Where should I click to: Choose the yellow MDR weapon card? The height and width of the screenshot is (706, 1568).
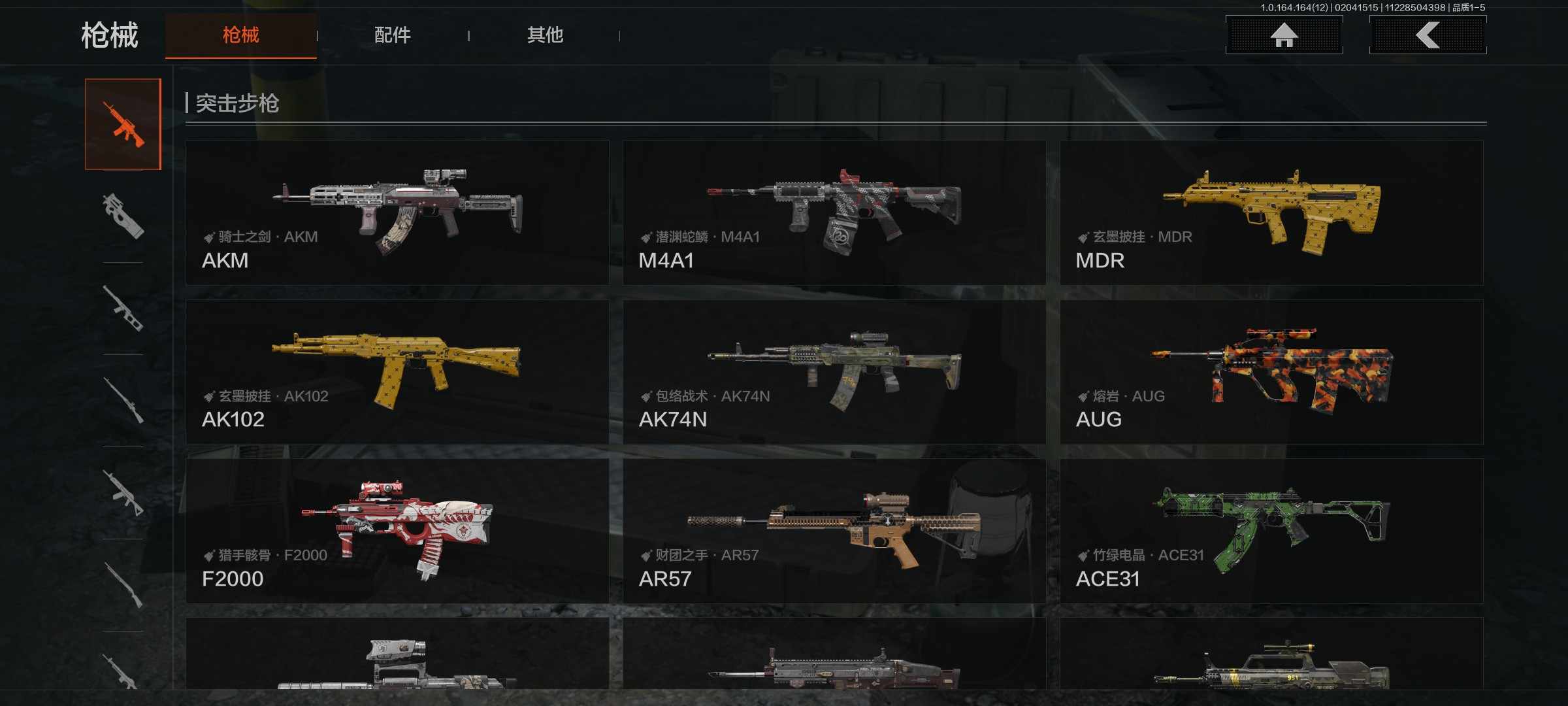click(1271, 212)
